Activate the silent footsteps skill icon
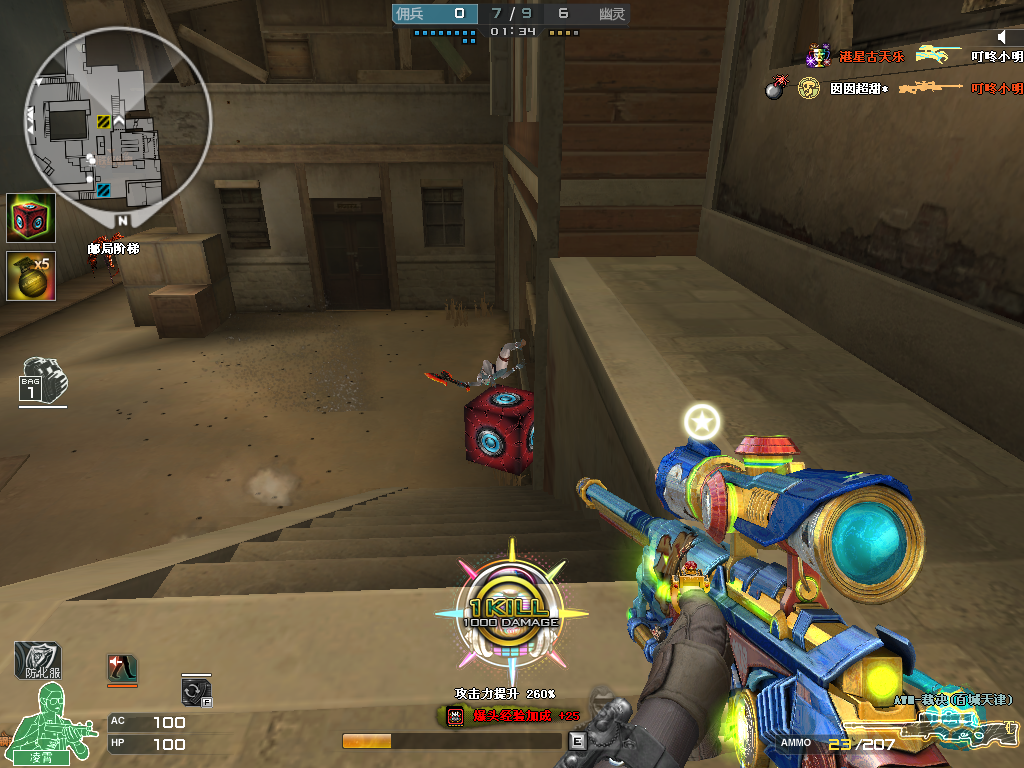The width and height of the screenshot is (1024, 768). click(x=122, y=668)
